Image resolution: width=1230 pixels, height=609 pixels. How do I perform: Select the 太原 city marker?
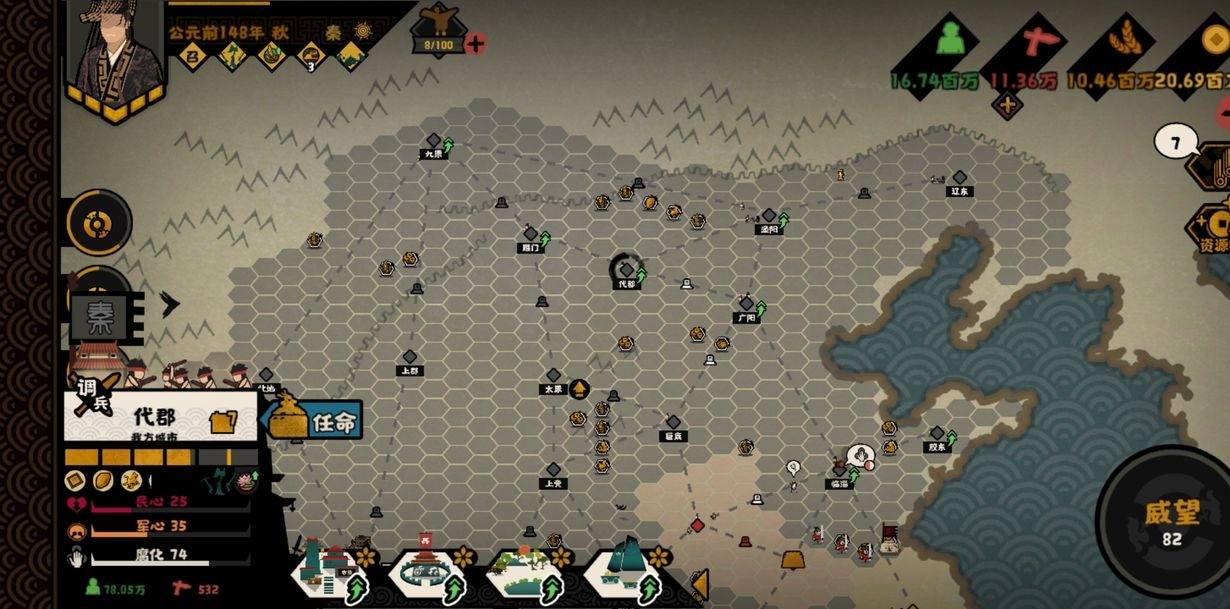click(x=553, y=378)
